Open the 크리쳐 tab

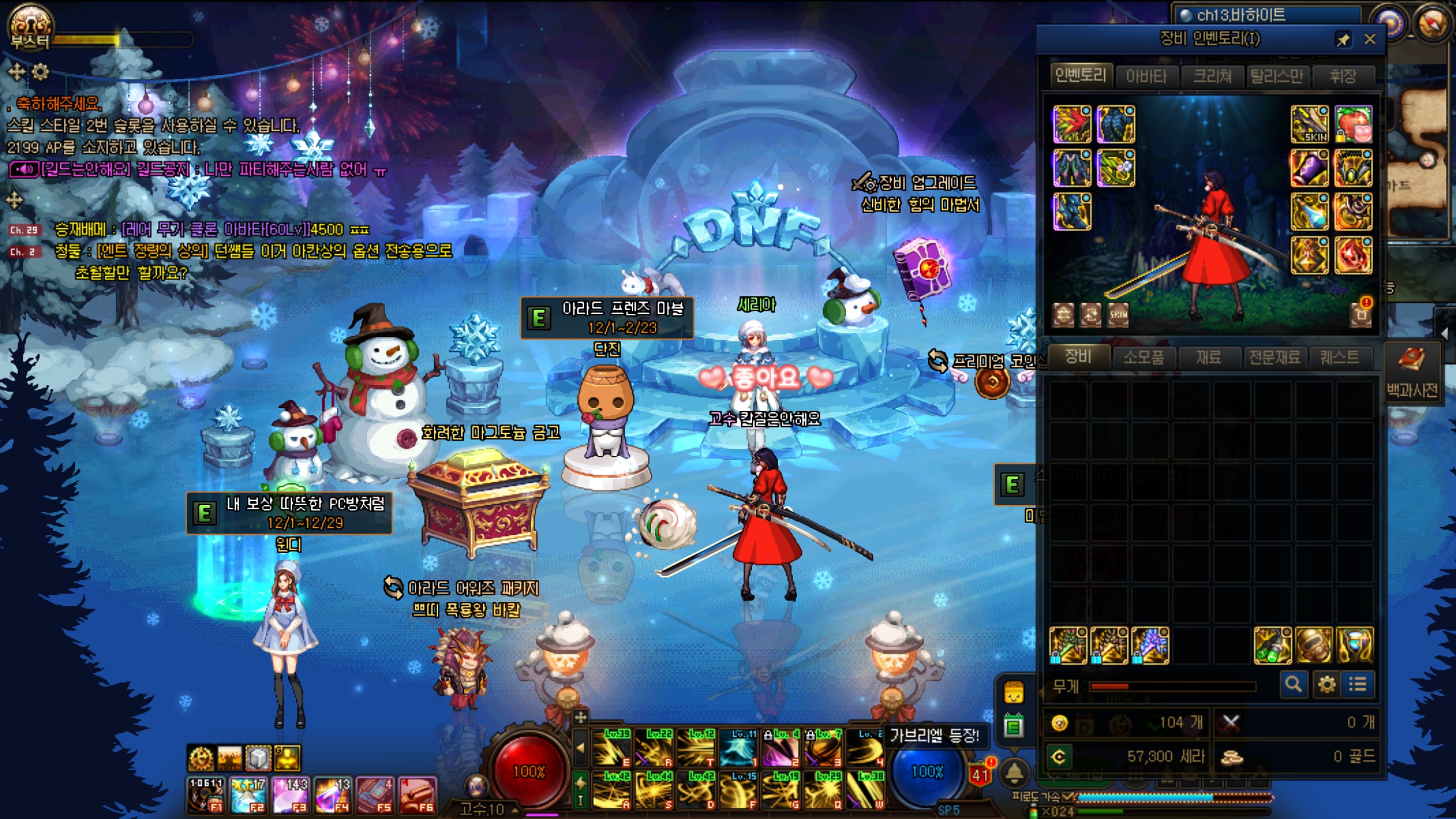pyautogui.click(x=1212, y=76)
